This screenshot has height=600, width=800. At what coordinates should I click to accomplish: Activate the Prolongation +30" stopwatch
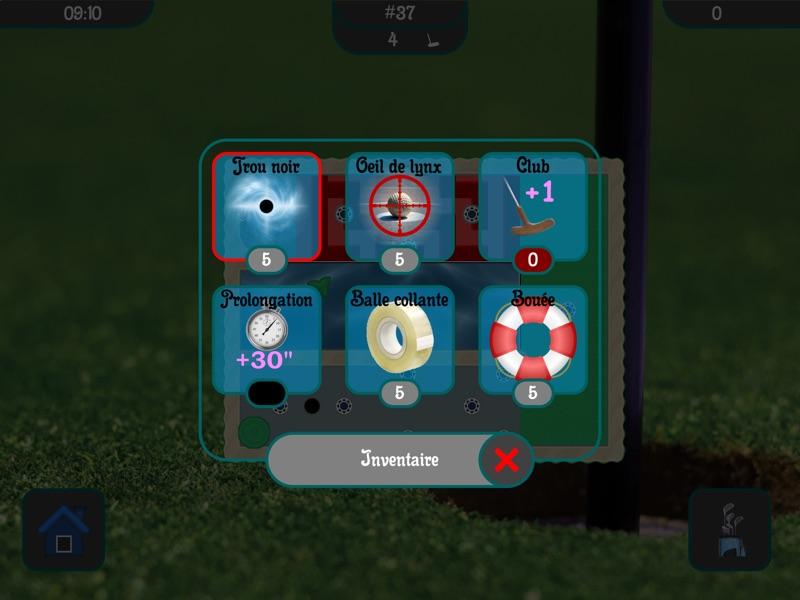tap(266, 338)
